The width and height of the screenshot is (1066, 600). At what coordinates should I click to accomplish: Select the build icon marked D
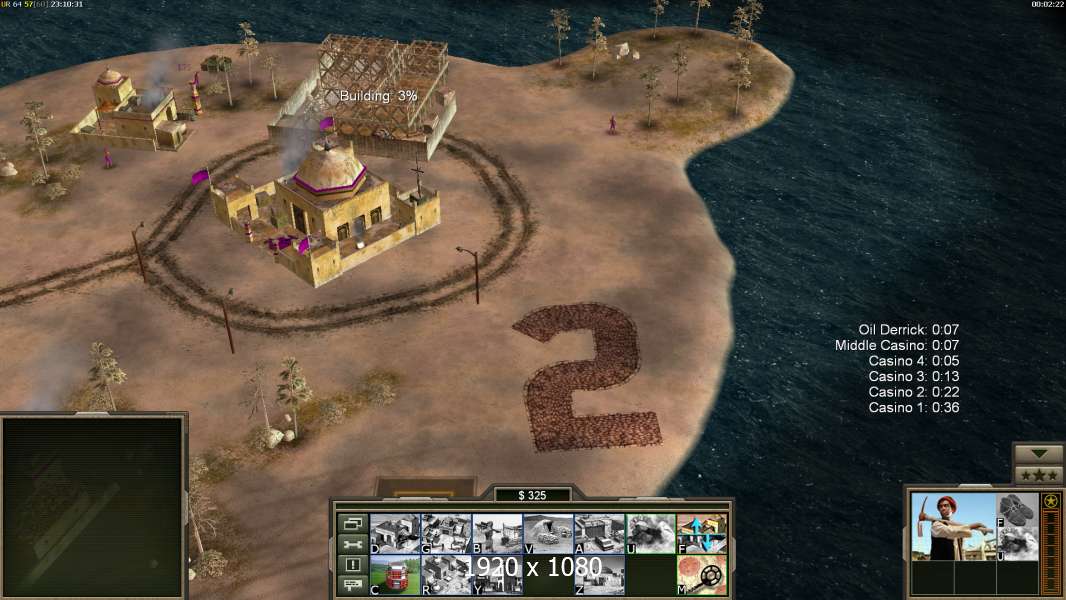coord(395,533)
